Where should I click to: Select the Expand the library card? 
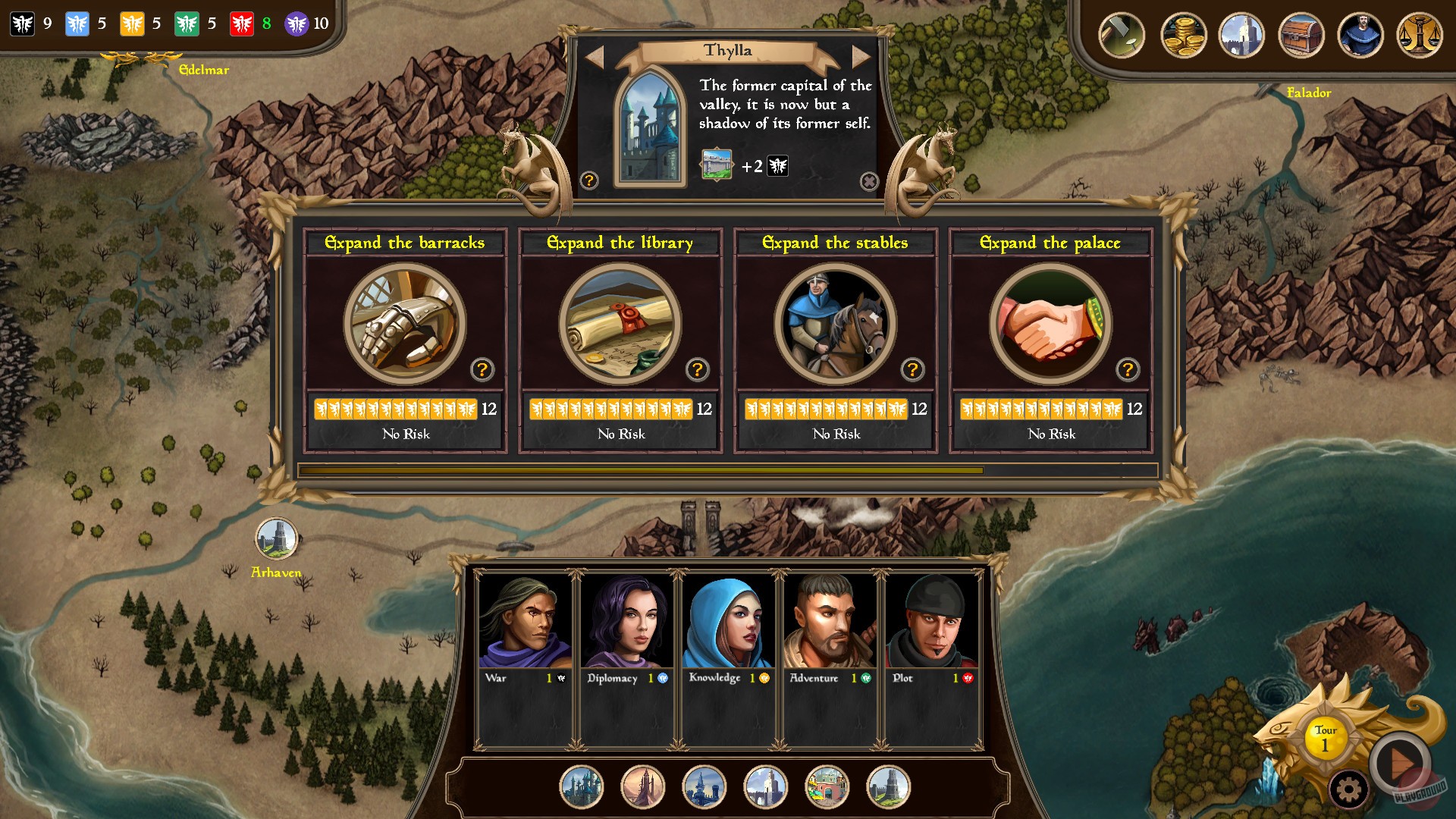[620, 325]
